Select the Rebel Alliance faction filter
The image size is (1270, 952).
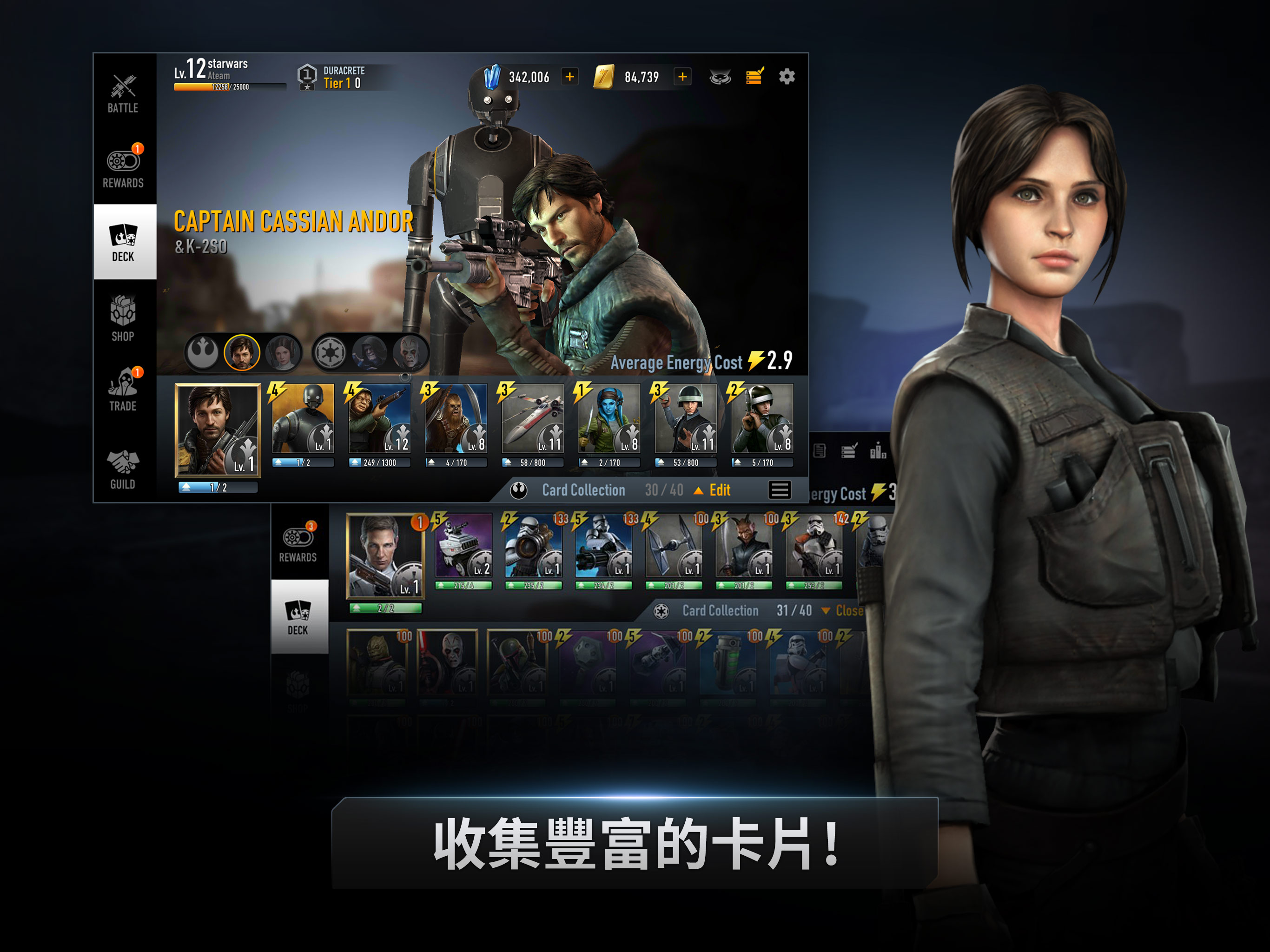tap(204, 352)
